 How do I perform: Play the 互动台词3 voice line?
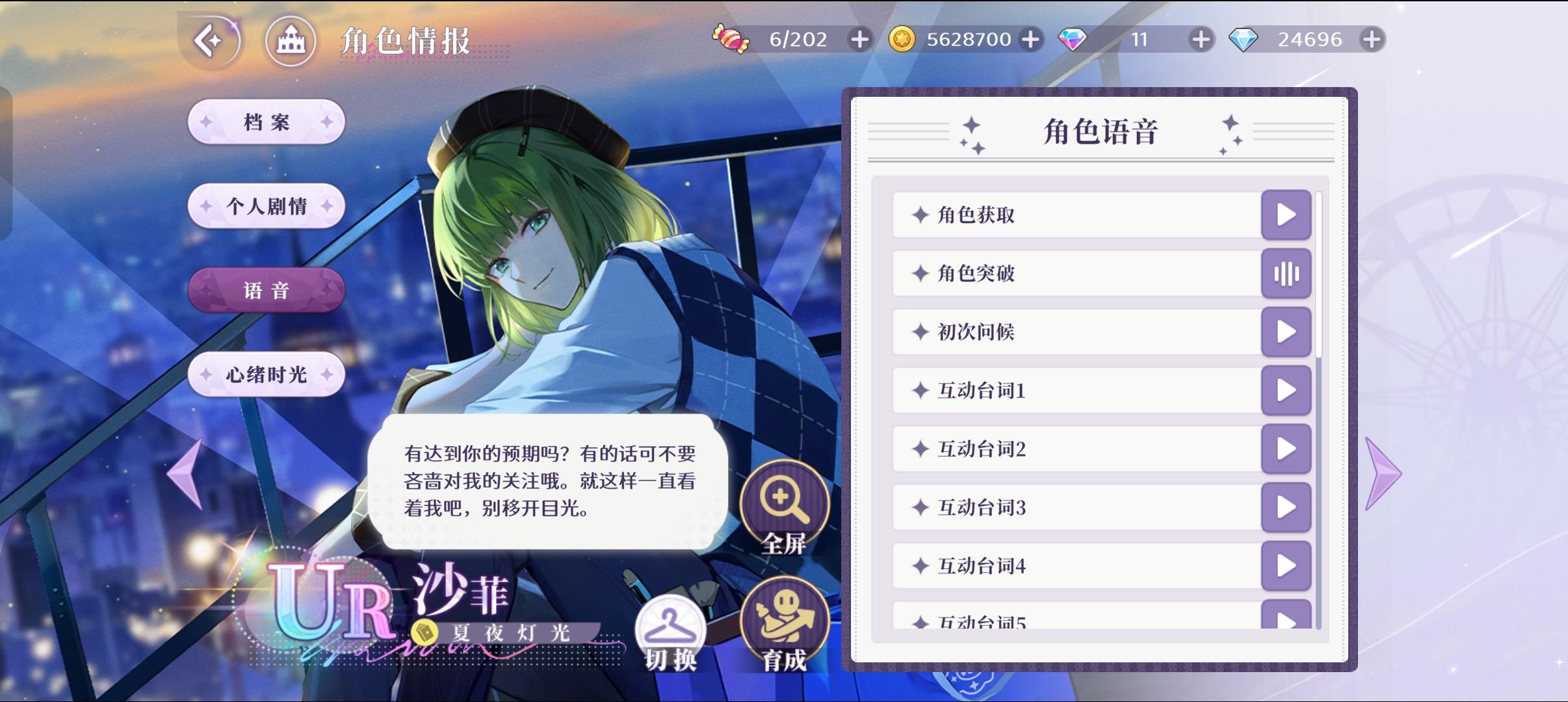coord(1286,508)
